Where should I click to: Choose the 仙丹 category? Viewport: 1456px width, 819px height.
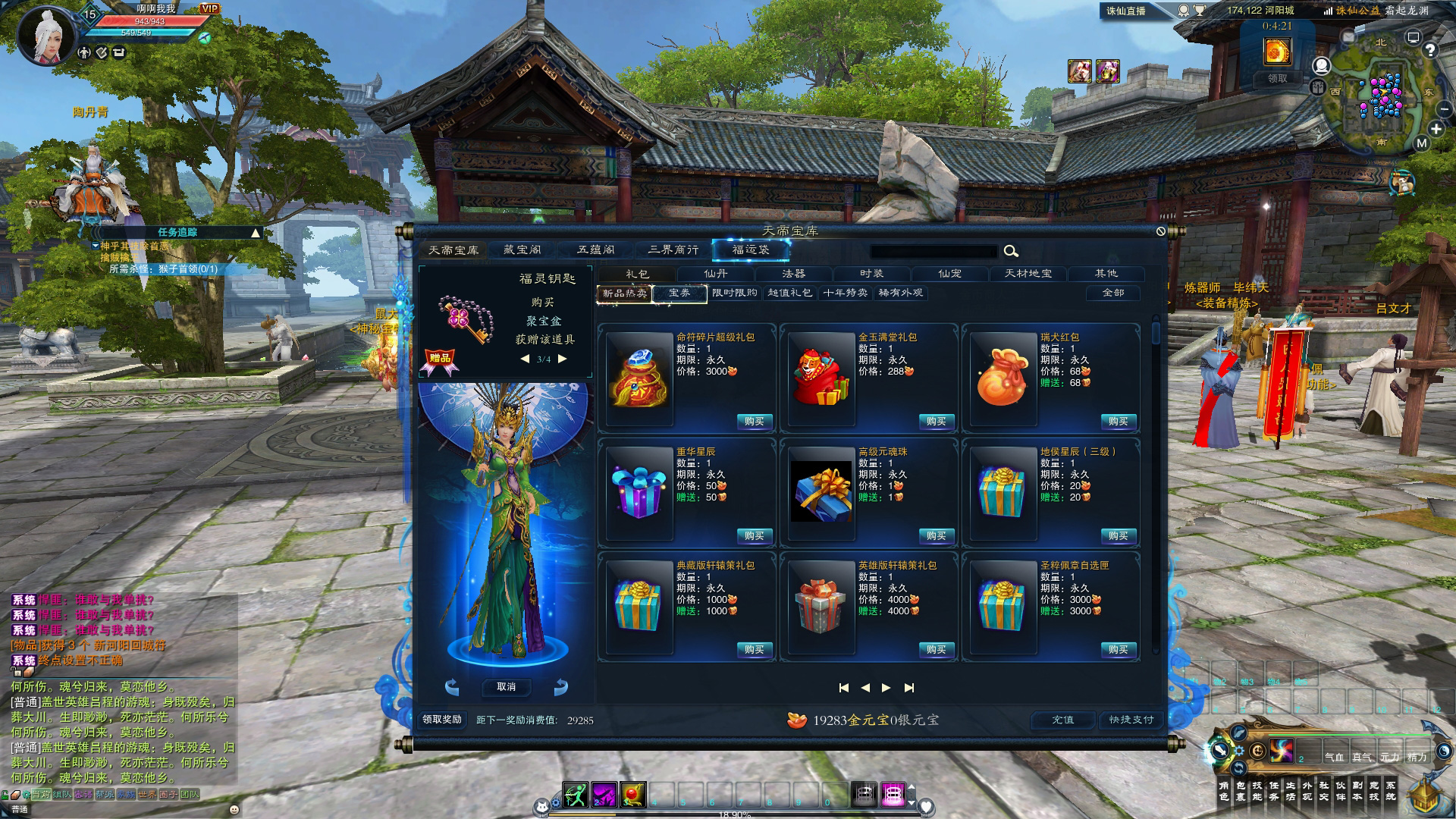click(715, 274)
